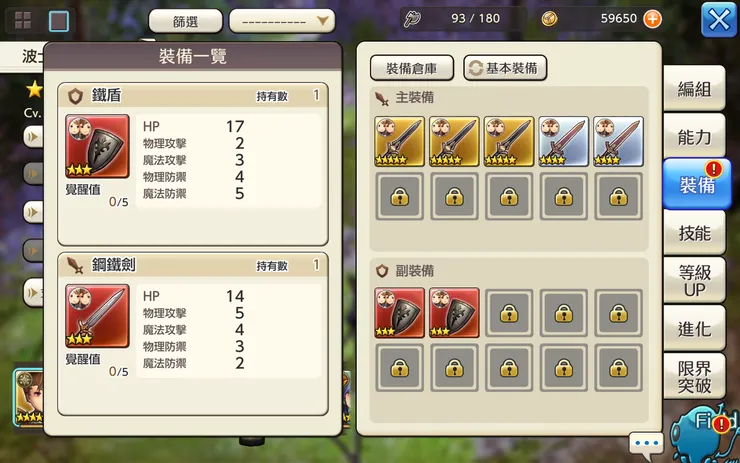The width and height of the screenshot is (740, 463).
Task: Toggle the grid view icon
Action: (x=23, y=20)
